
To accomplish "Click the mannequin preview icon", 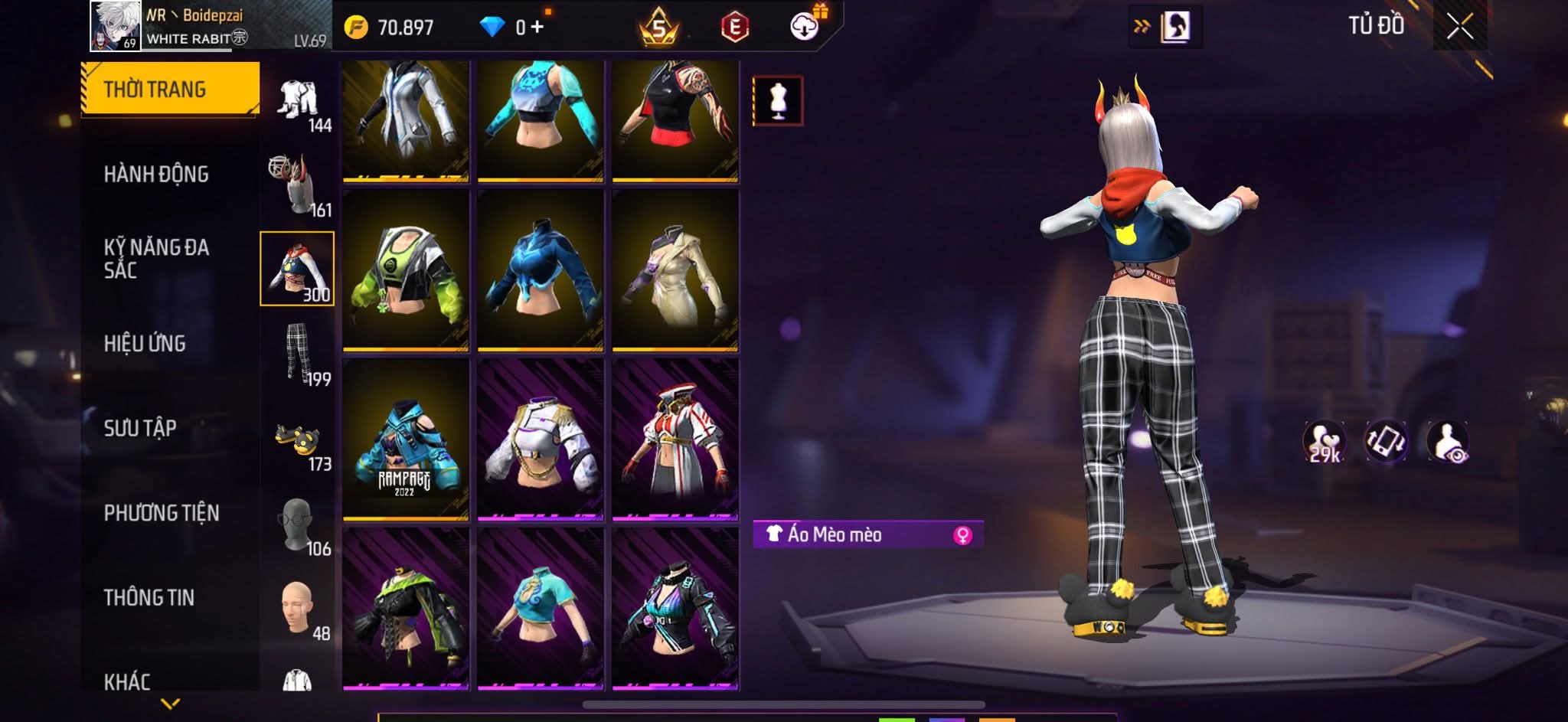I will pos(778,100).
